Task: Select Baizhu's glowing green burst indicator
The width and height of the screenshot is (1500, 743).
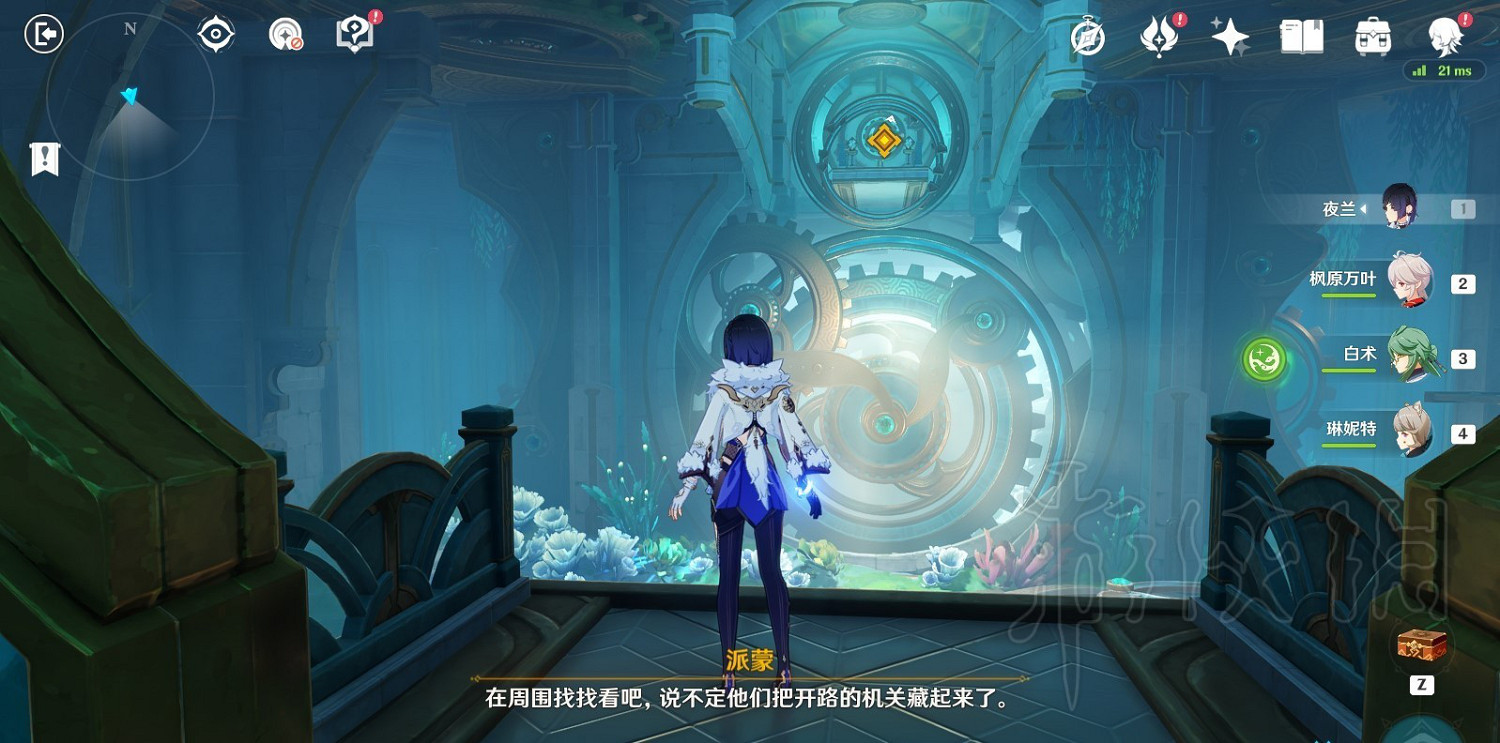Action: click(1264, 357)
